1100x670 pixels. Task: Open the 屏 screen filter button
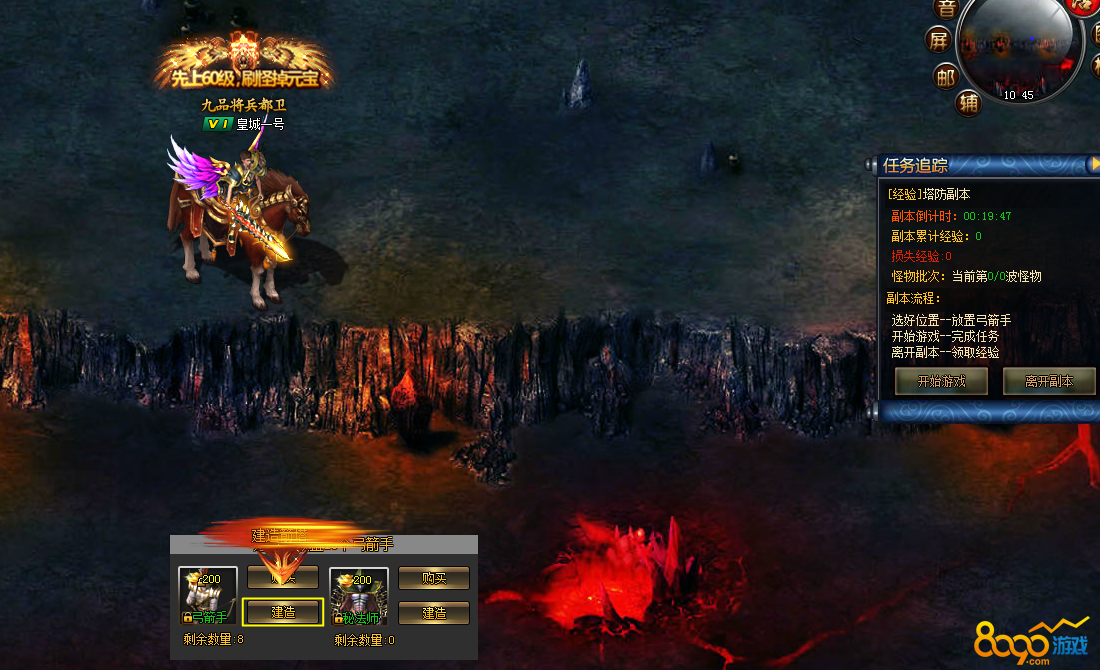click(x=938, y=40)
